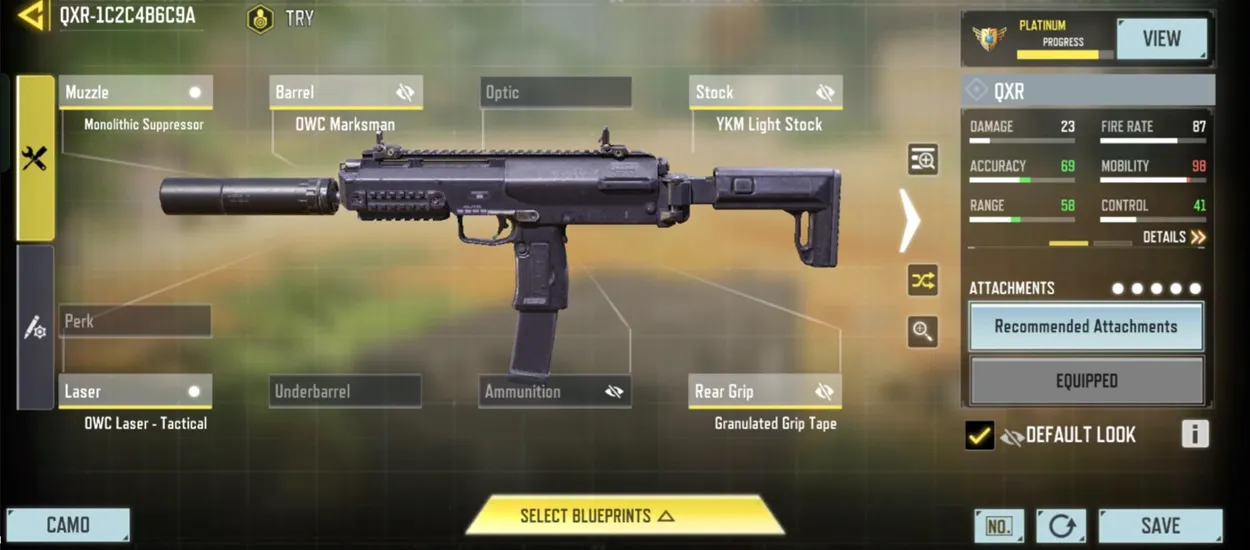Open the Rear Grip attachment slot
This screenshot has width=1250, height=550.
[765, 391]
